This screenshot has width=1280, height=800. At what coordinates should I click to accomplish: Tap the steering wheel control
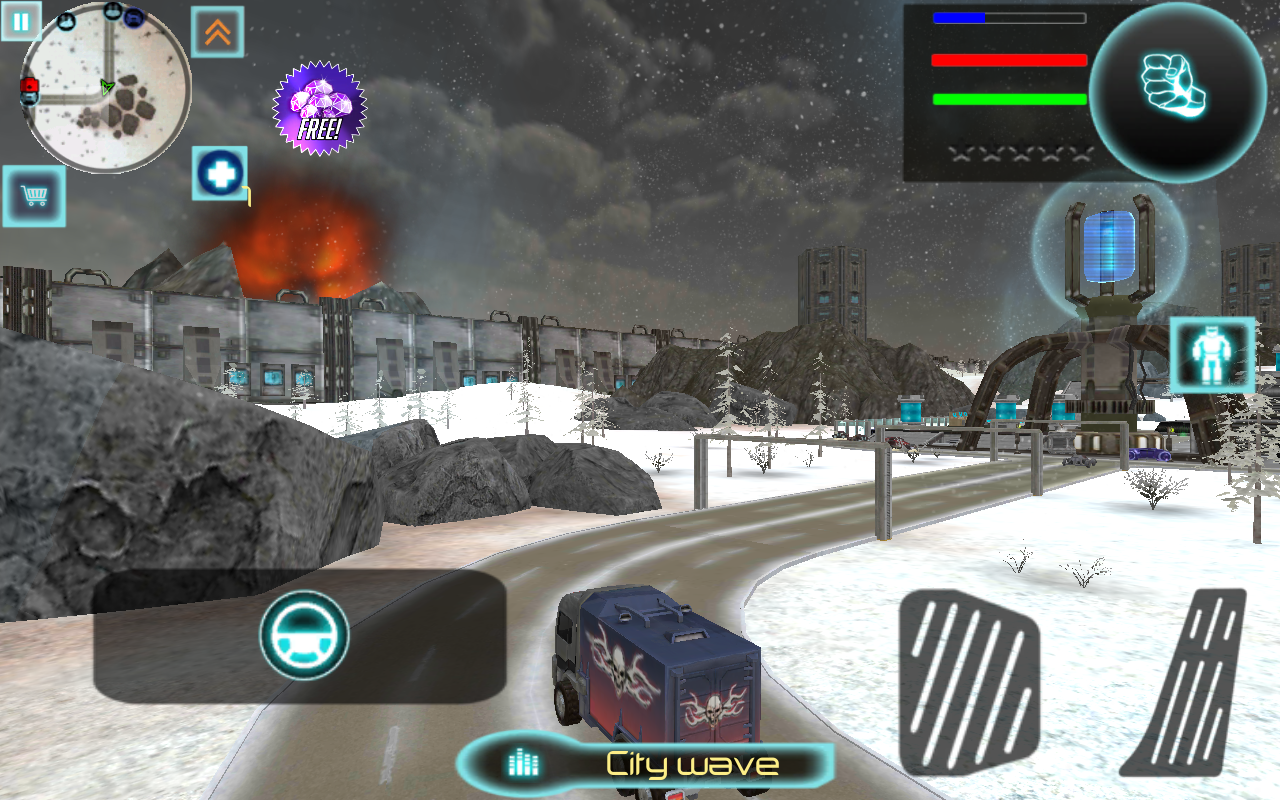[304, 636]
